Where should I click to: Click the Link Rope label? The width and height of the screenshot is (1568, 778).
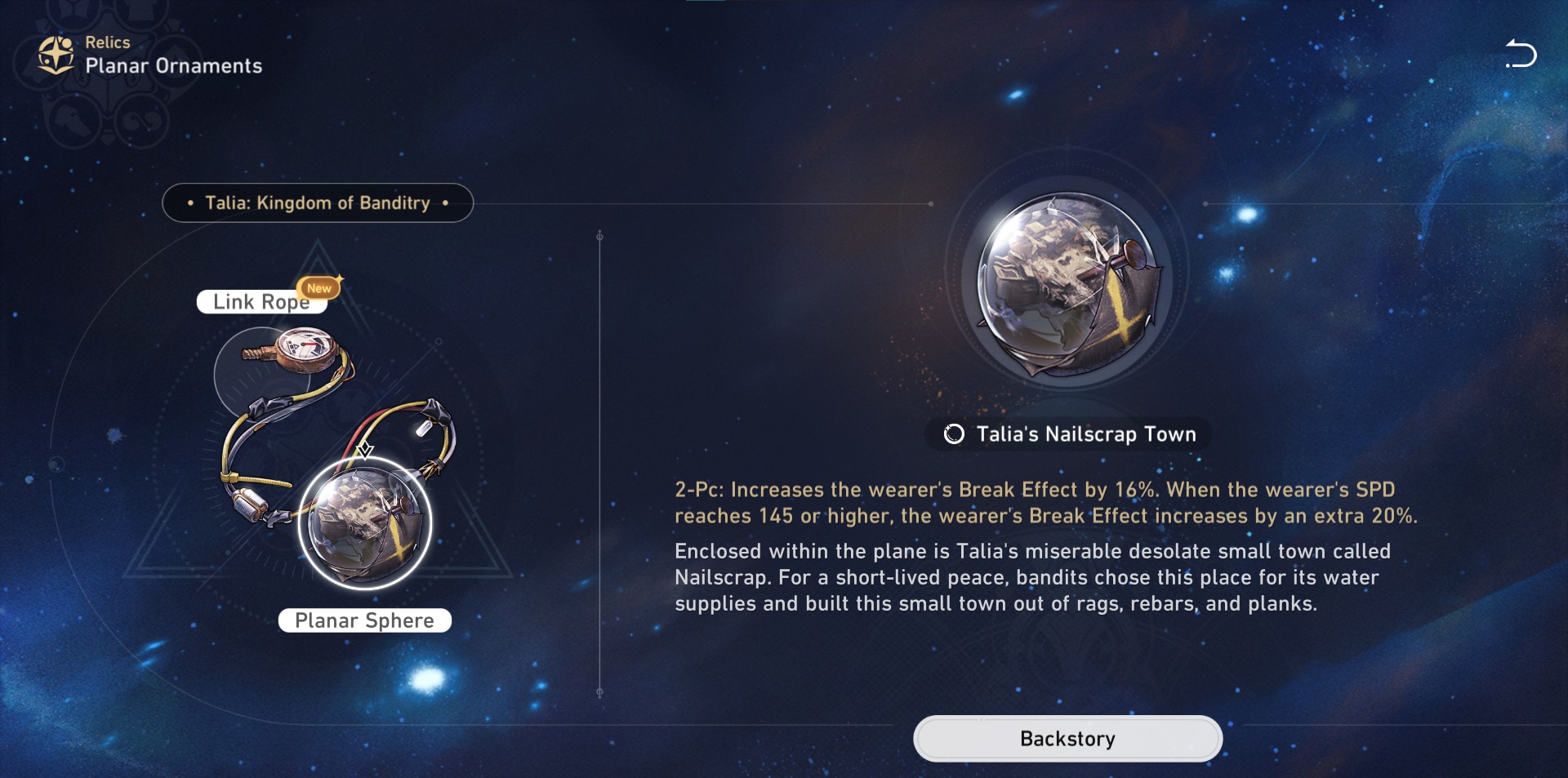[x=261, y=302]
